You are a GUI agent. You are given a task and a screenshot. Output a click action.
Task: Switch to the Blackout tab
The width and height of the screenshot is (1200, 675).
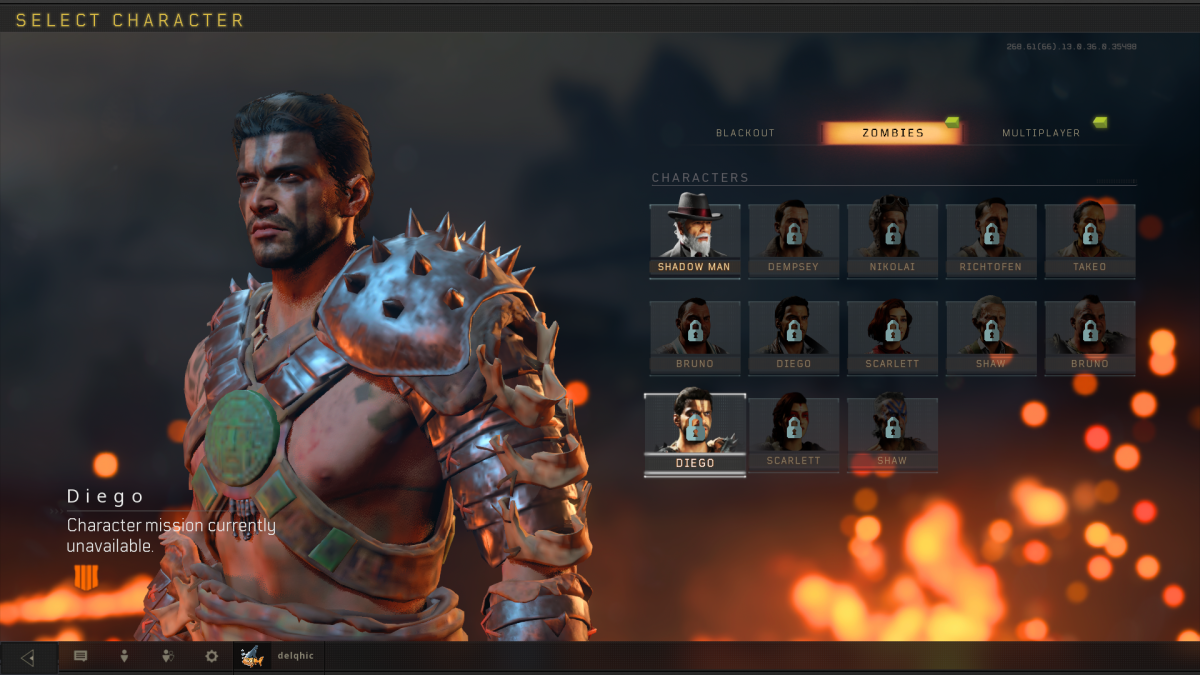tap(745, 133)
